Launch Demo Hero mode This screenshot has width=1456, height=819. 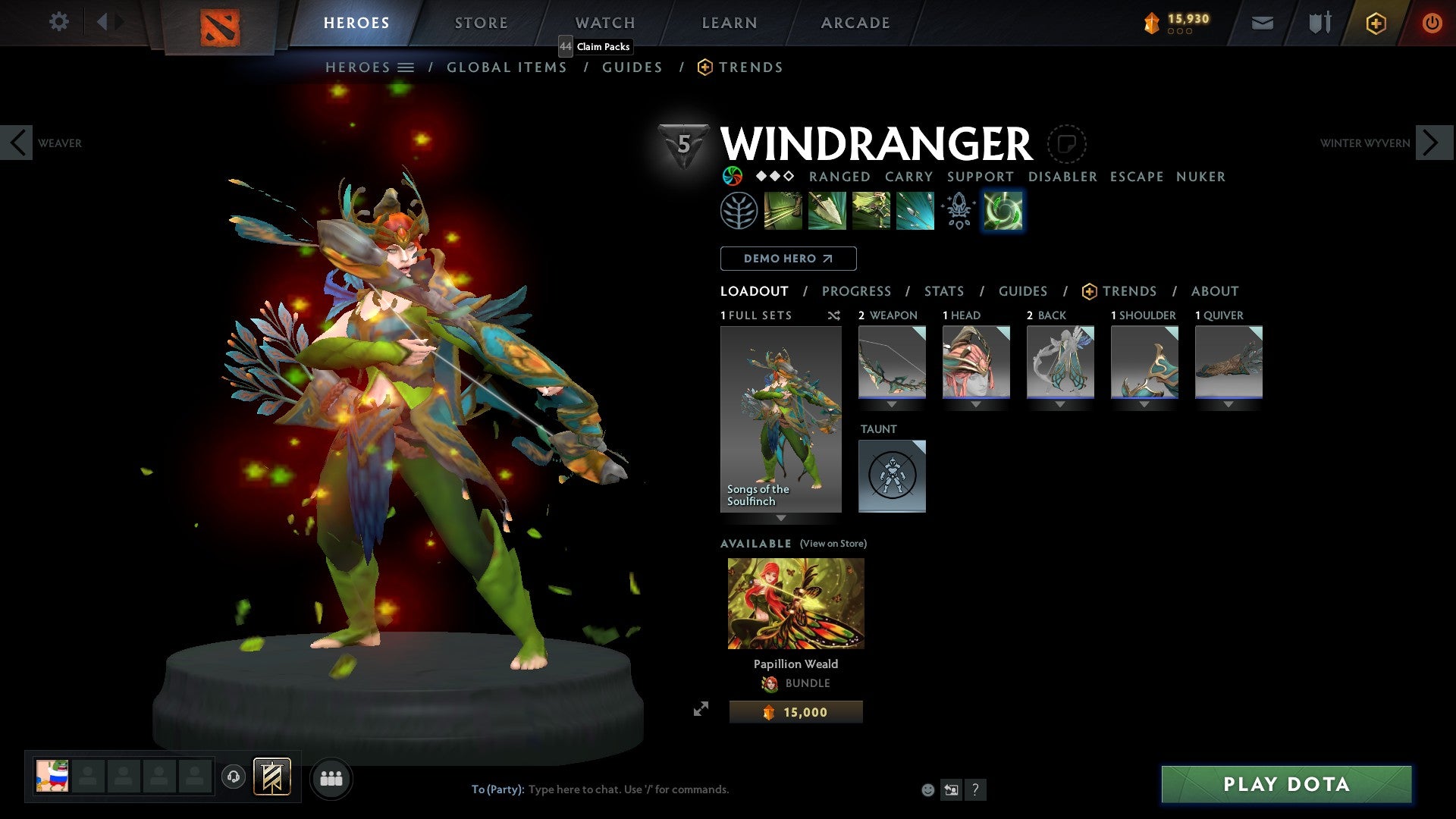788,259
